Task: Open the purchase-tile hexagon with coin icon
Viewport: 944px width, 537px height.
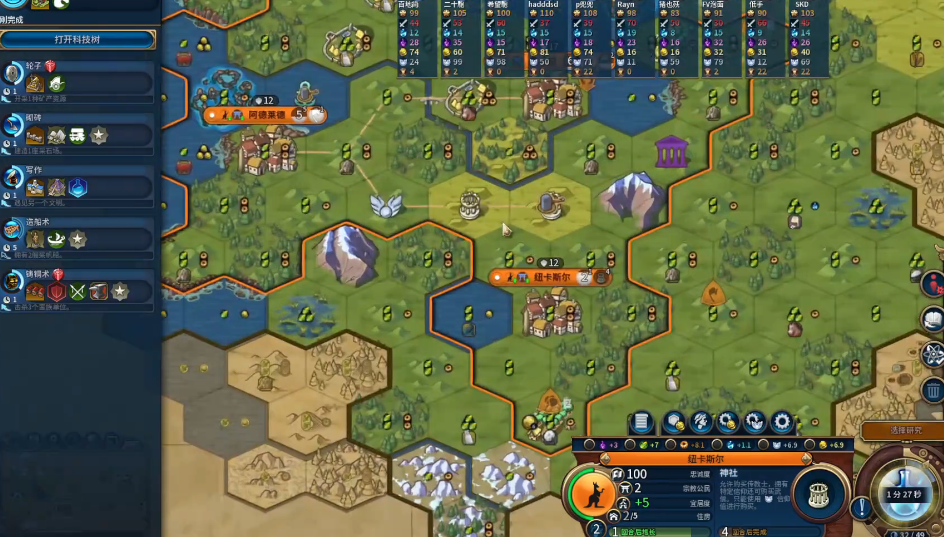Action: point(674,423)
